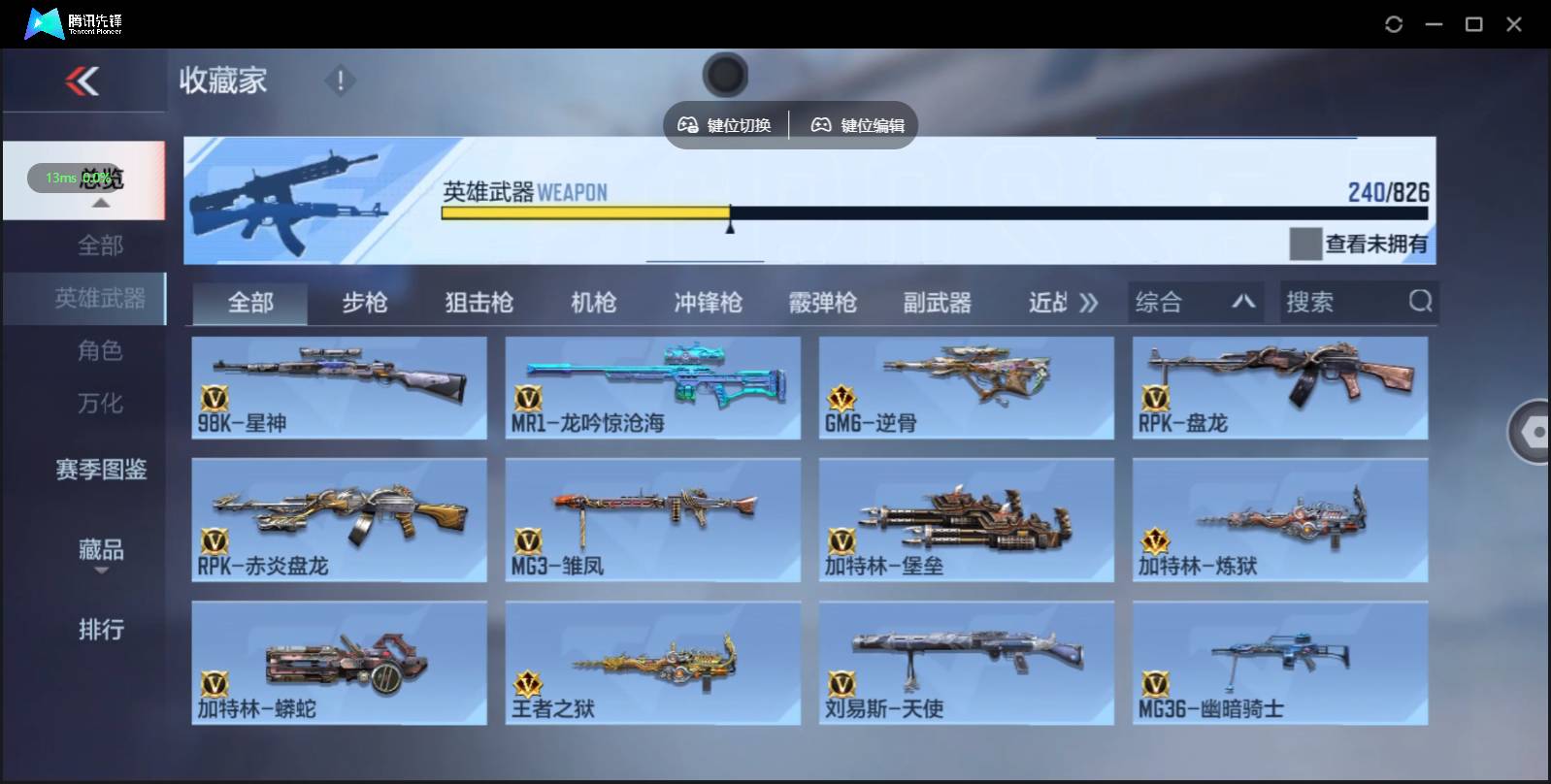
Task: Expand the 藏品 sidebar section
Action: tap(101, 553)
